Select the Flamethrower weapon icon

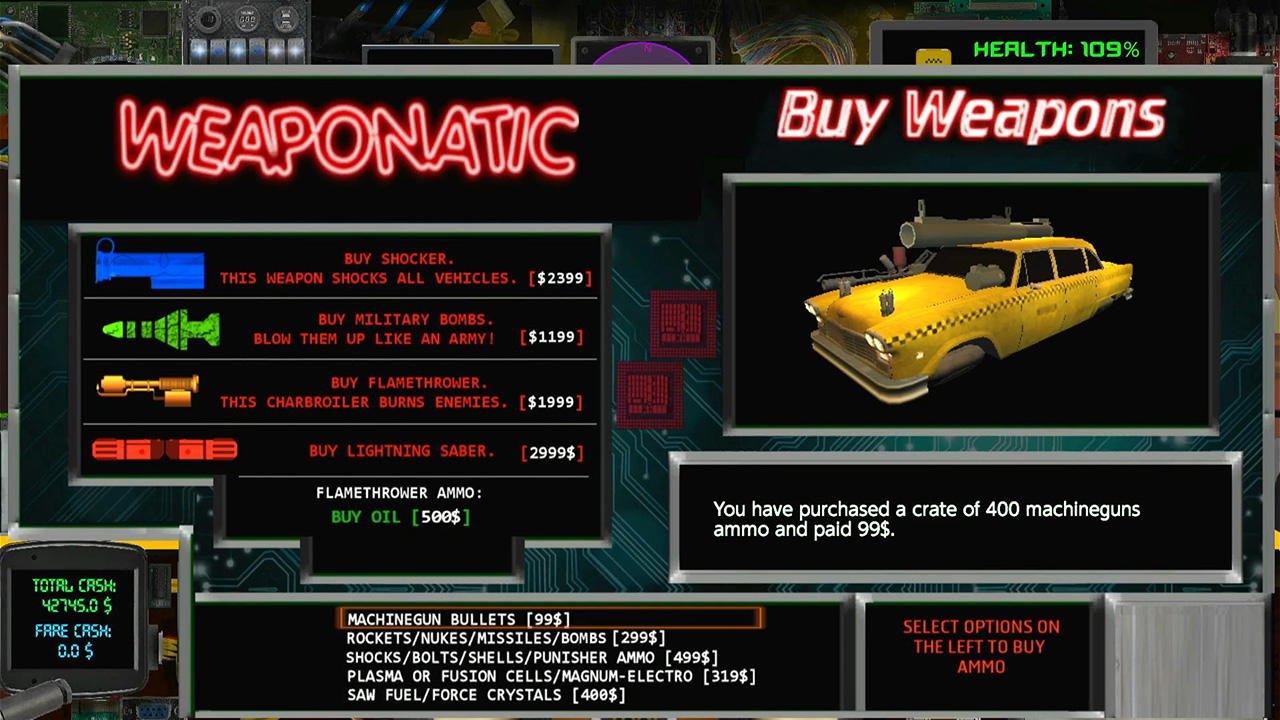(x=148, y=390)
